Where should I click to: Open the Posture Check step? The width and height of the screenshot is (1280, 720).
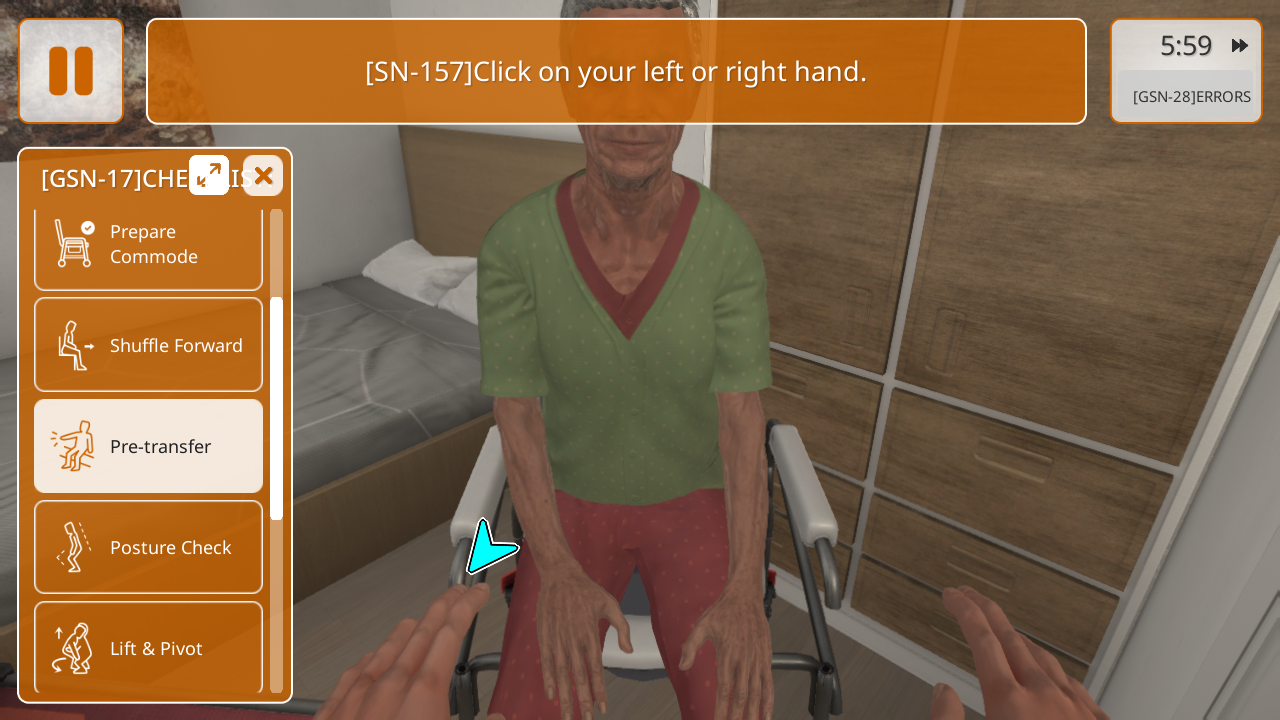(x=148, y=547)
